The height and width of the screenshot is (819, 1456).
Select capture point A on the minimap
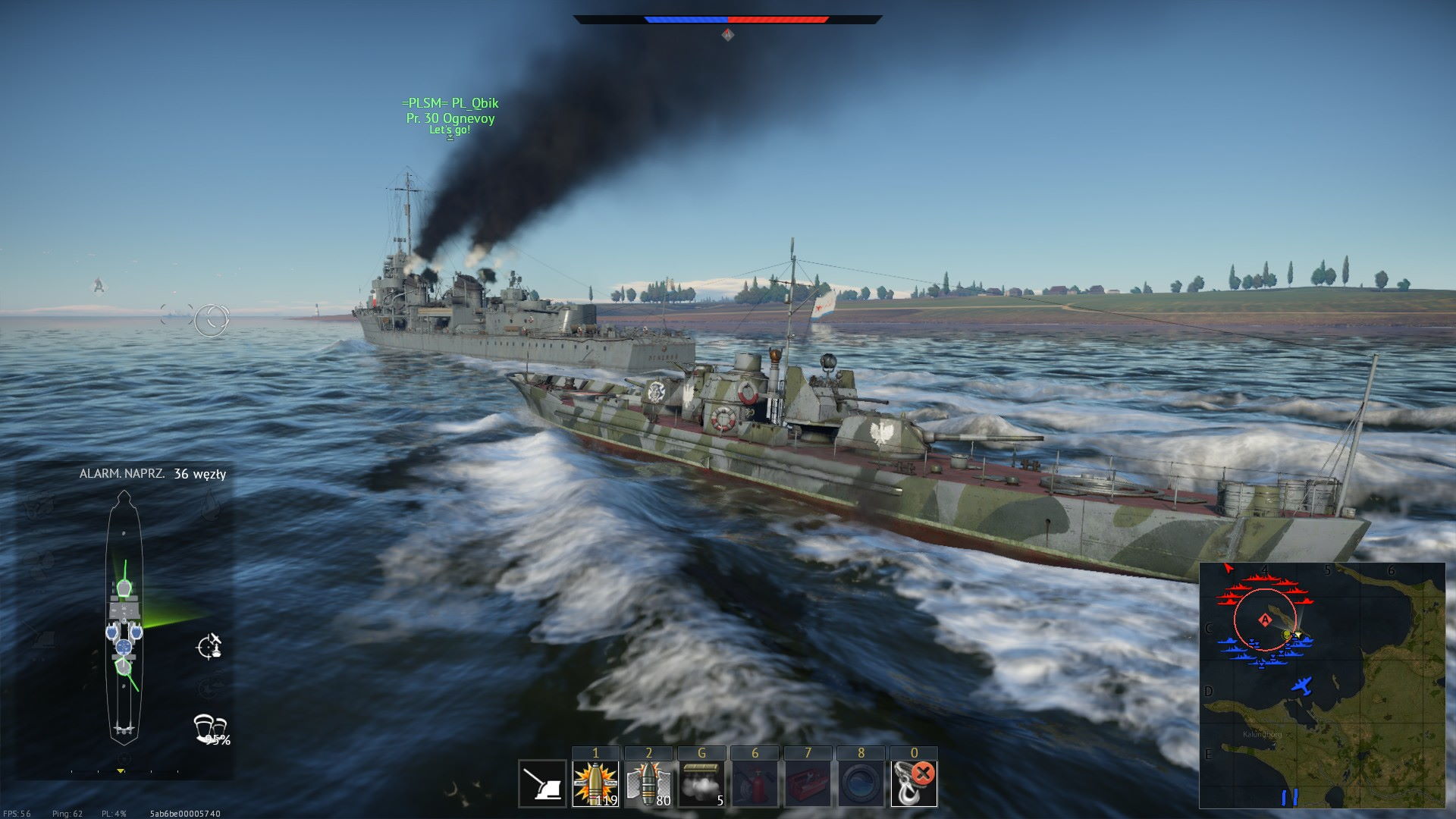[x=1265, y=620]
